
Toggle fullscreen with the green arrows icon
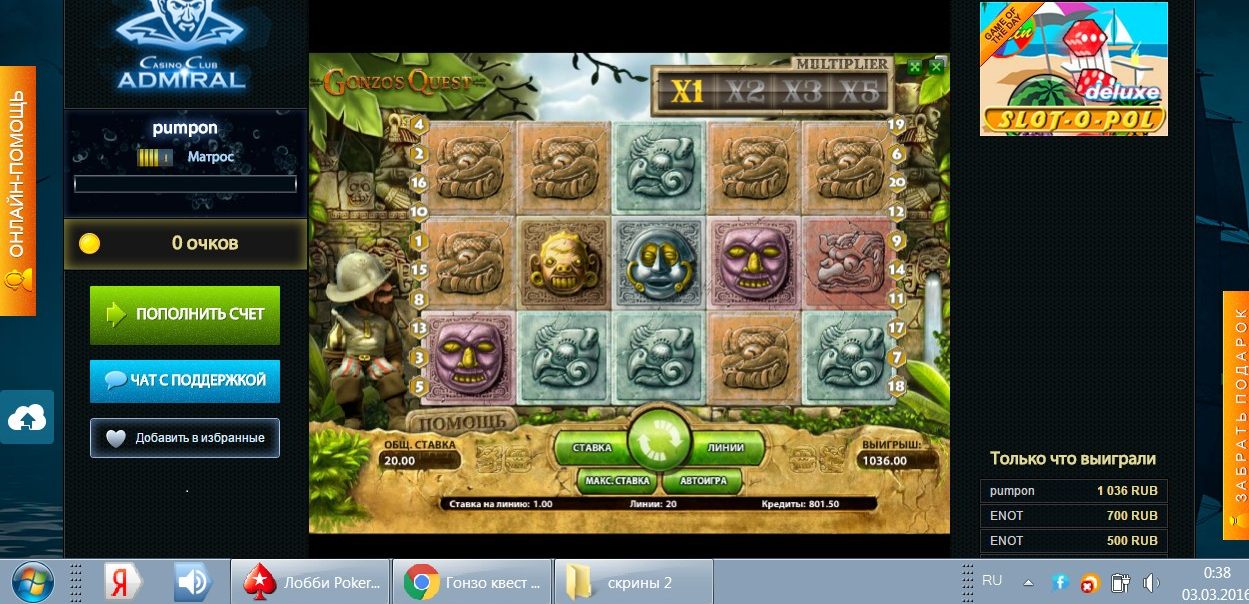914,68
